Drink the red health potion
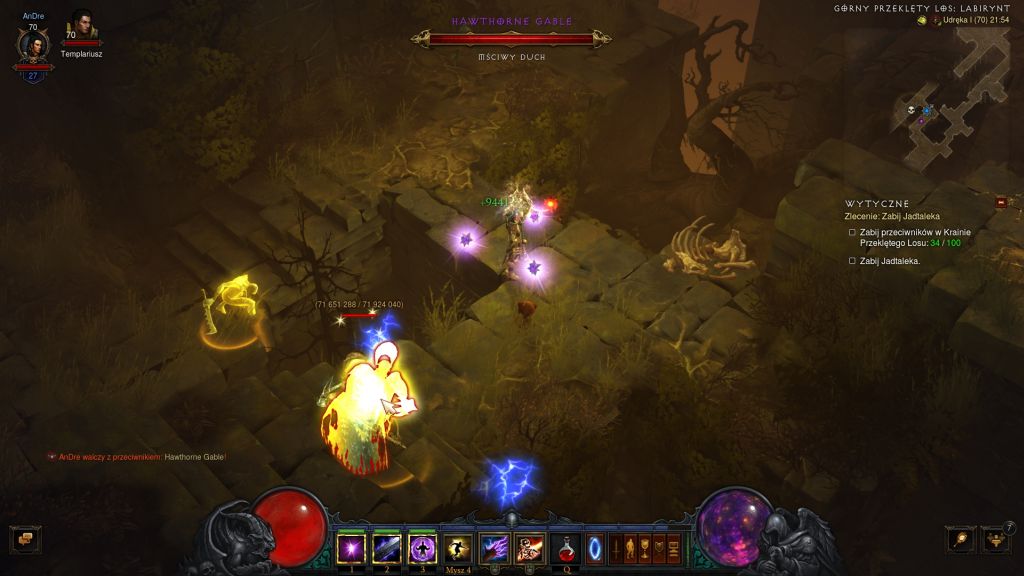The width and height of the screenshot is (1024, 576). 565,548
